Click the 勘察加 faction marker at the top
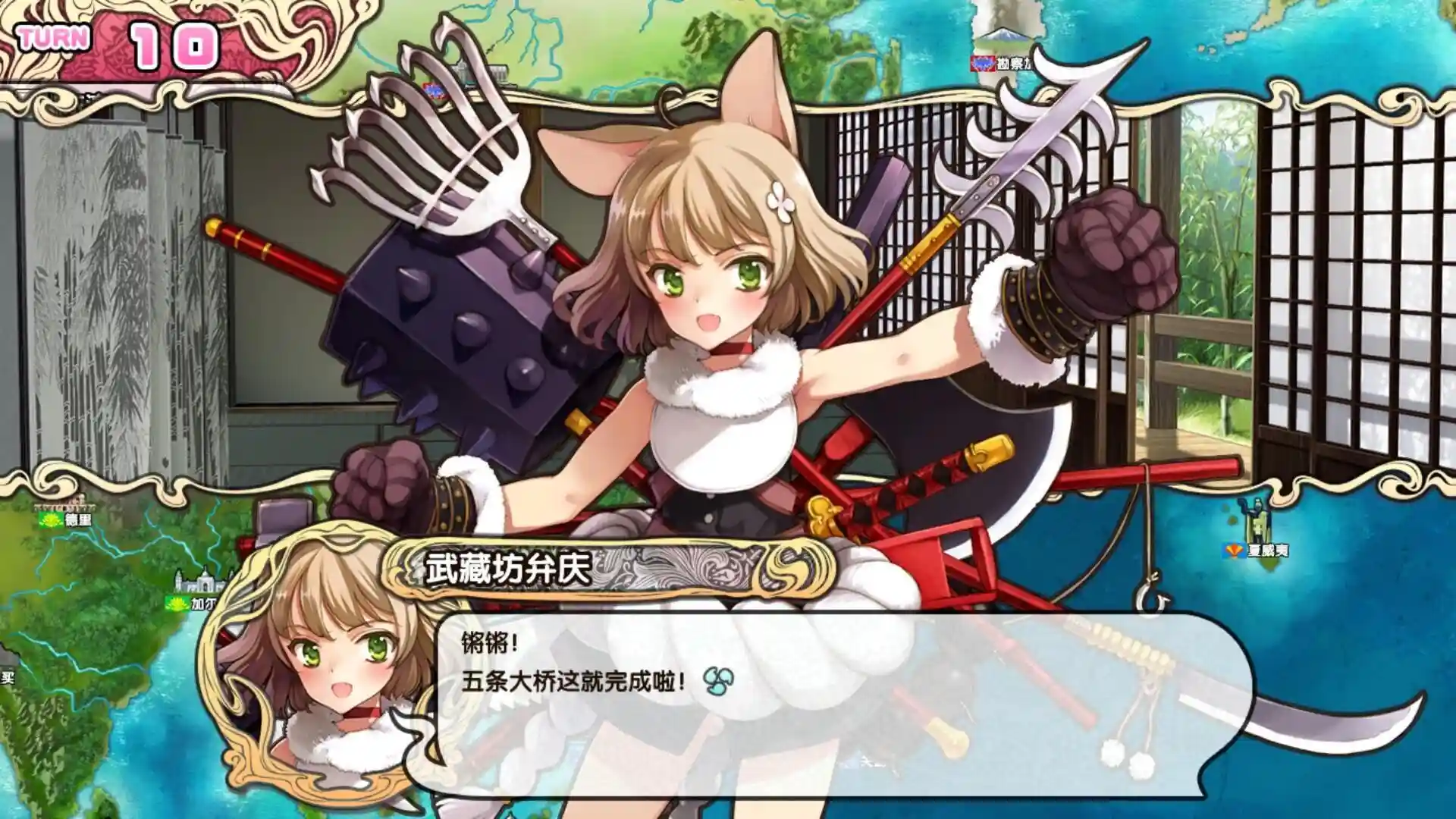 click(983, 64)
